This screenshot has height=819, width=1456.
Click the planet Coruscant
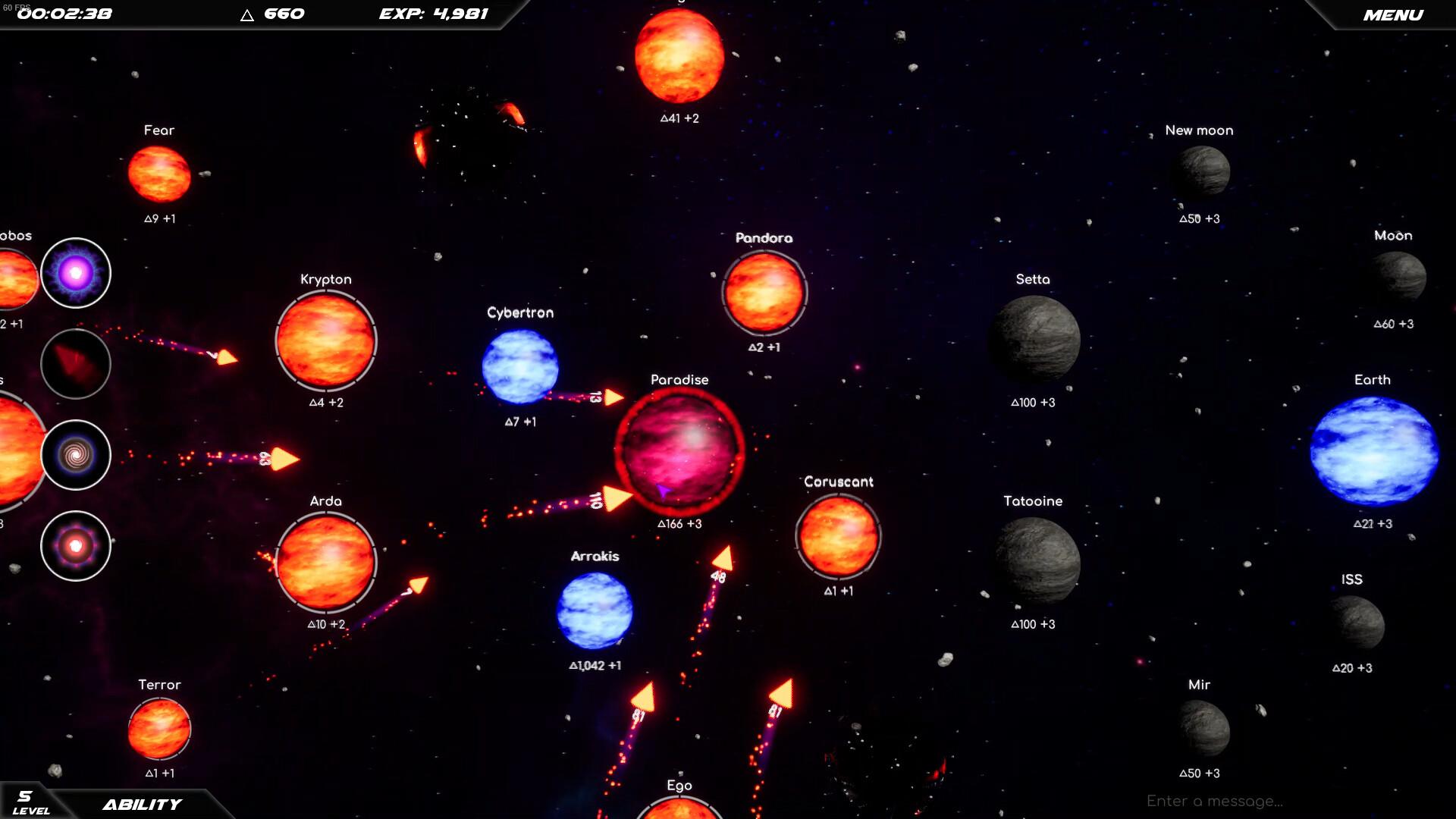tap(837, 535)
